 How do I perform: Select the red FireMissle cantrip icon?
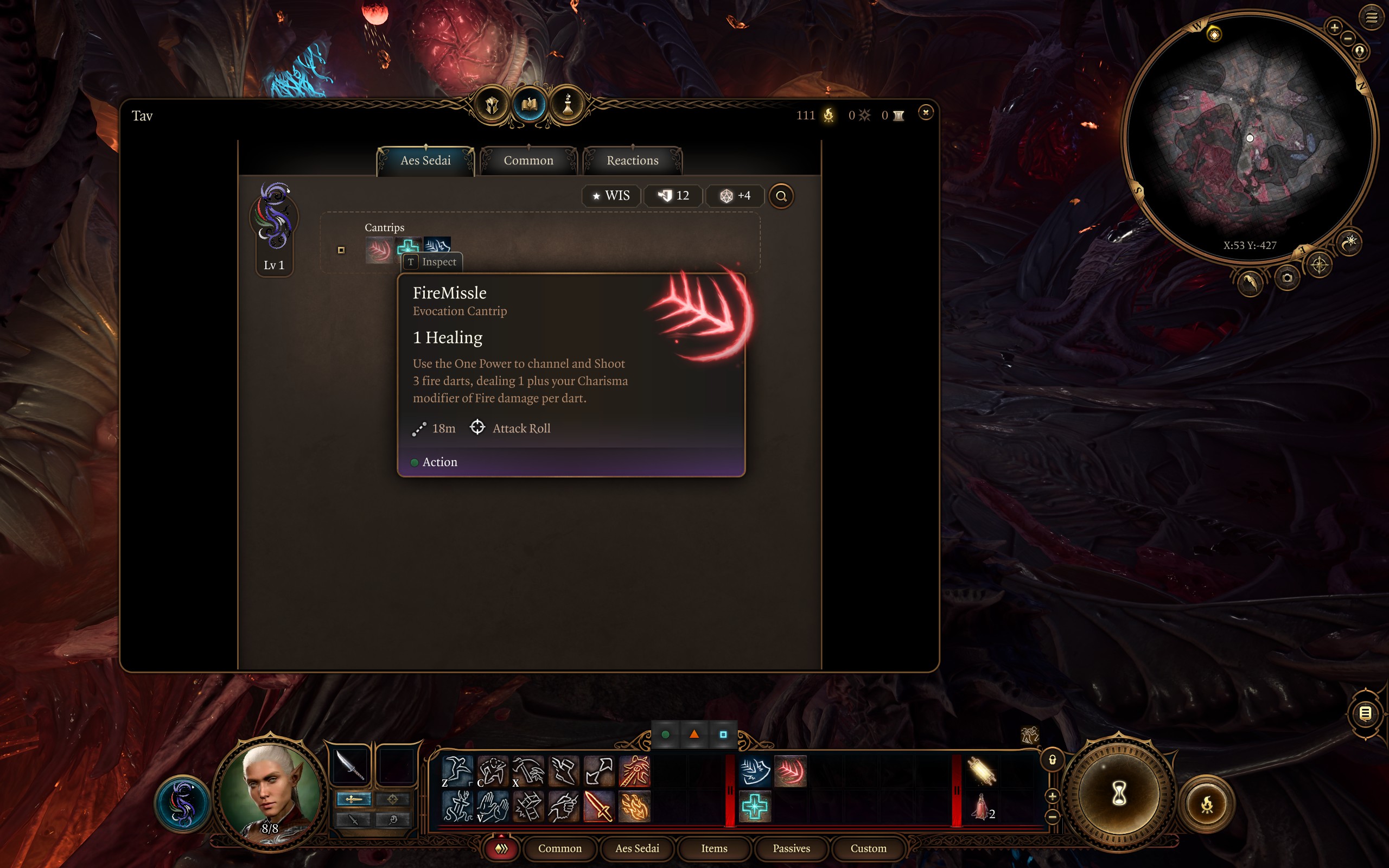(379, 250)
